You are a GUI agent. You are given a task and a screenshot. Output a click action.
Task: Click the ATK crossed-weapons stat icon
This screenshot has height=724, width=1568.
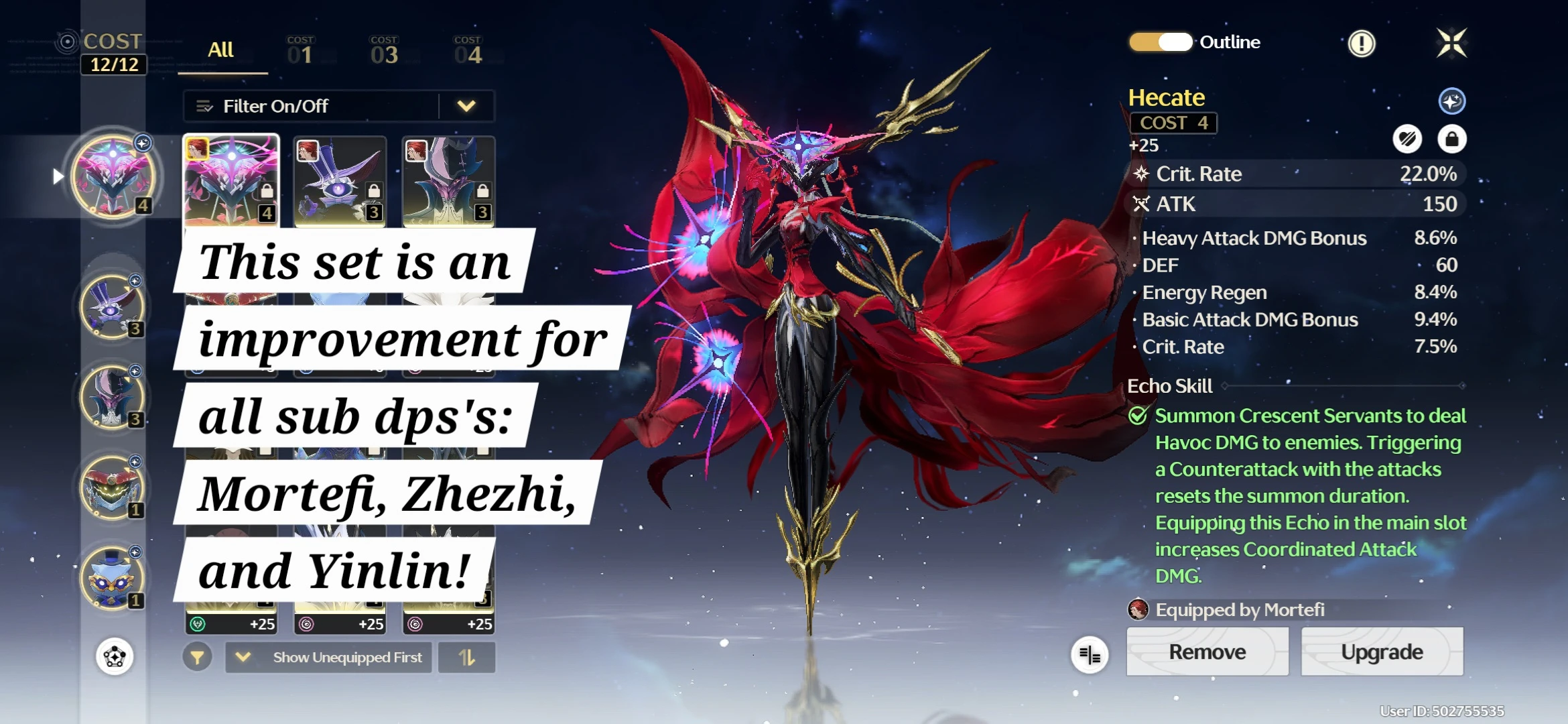click(x=1141, y=204)
